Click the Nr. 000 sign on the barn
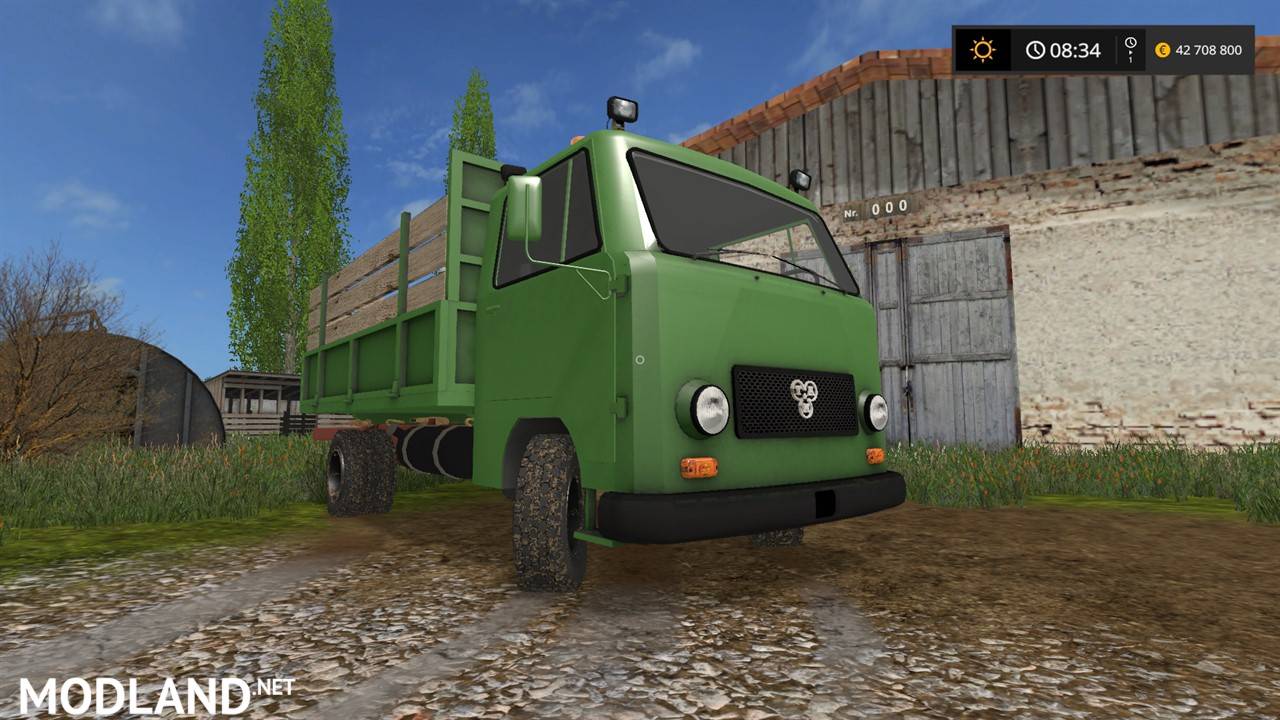The height and width of the screenshot is (720, 1280). tap(878, 209)
